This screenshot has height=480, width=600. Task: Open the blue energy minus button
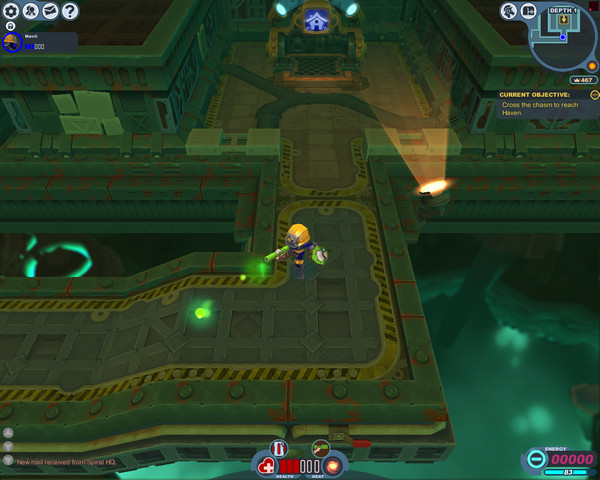tap(535, 460)
